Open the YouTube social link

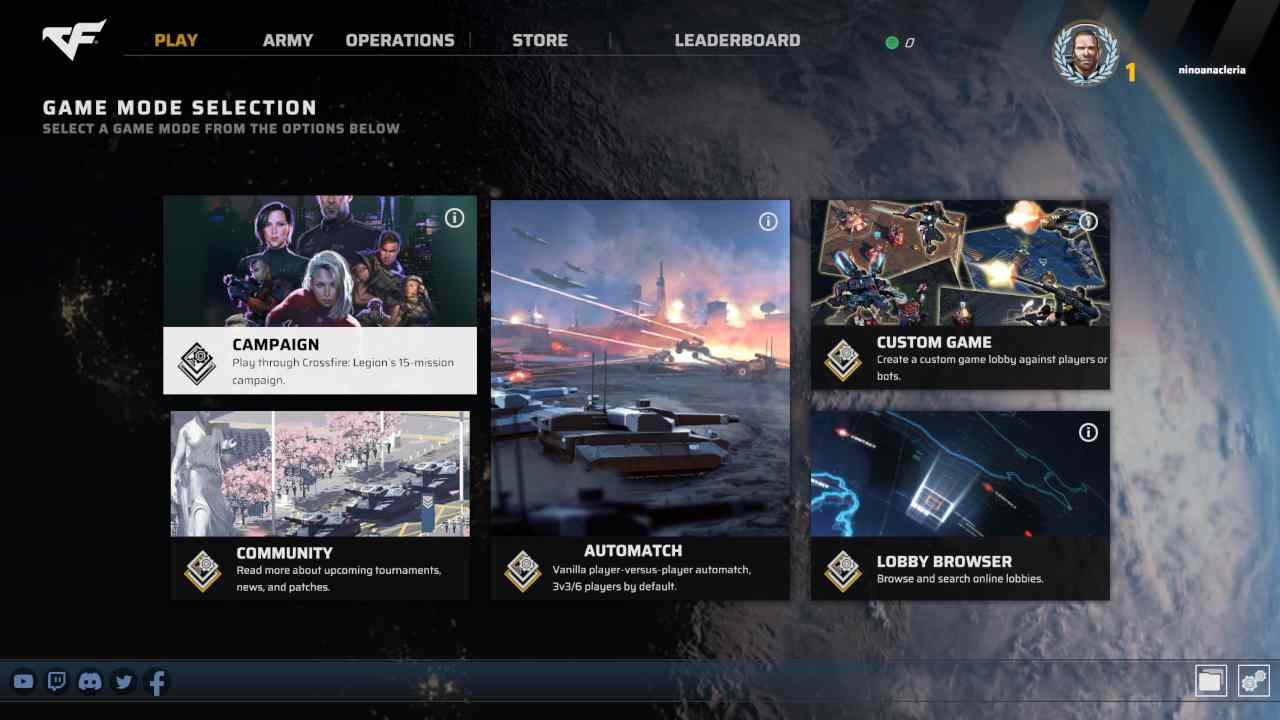(23, 682)
